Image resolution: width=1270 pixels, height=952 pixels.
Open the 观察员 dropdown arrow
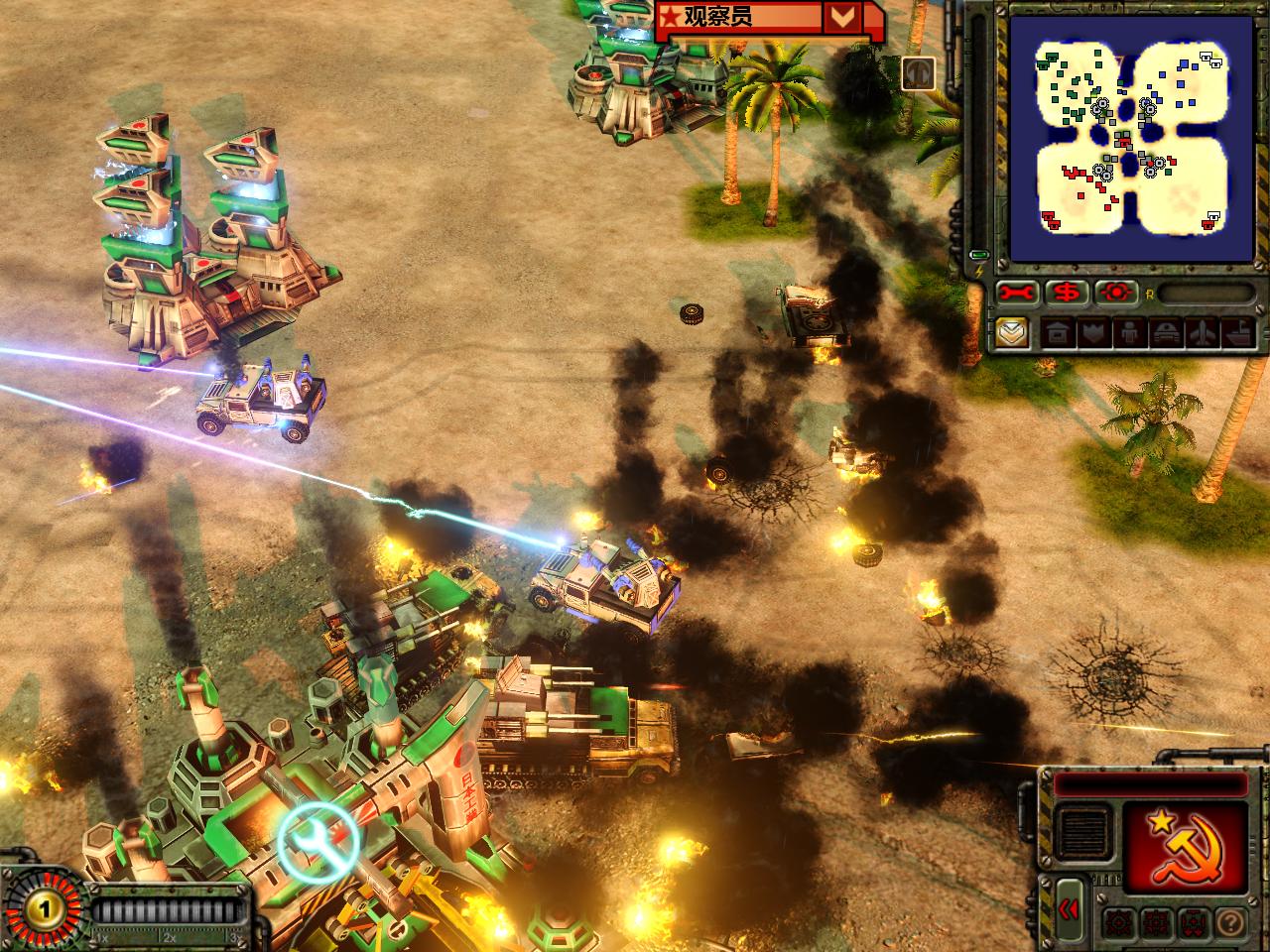click(842, 17)
